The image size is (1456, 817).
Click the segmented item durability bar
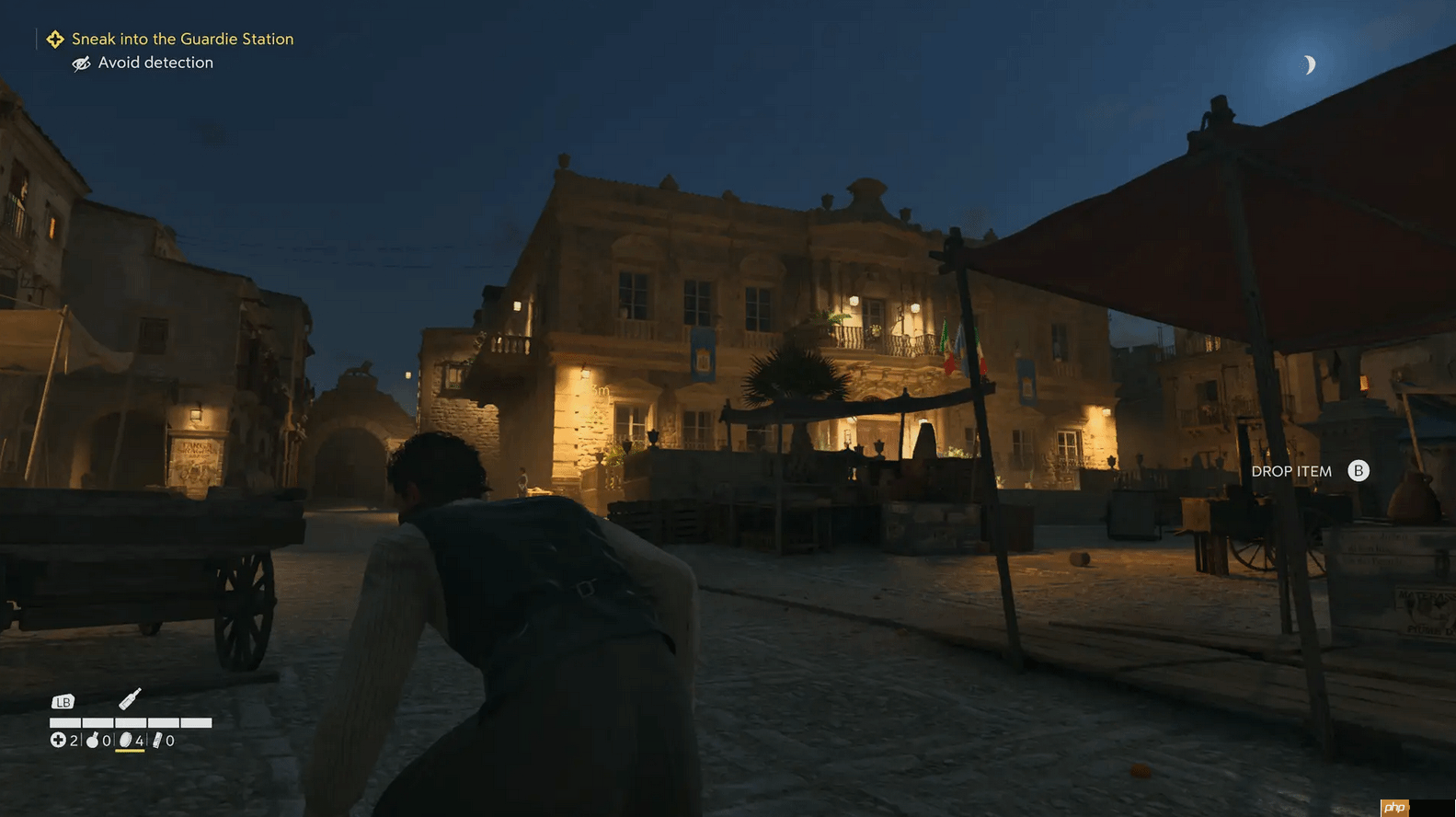point(130,721)
